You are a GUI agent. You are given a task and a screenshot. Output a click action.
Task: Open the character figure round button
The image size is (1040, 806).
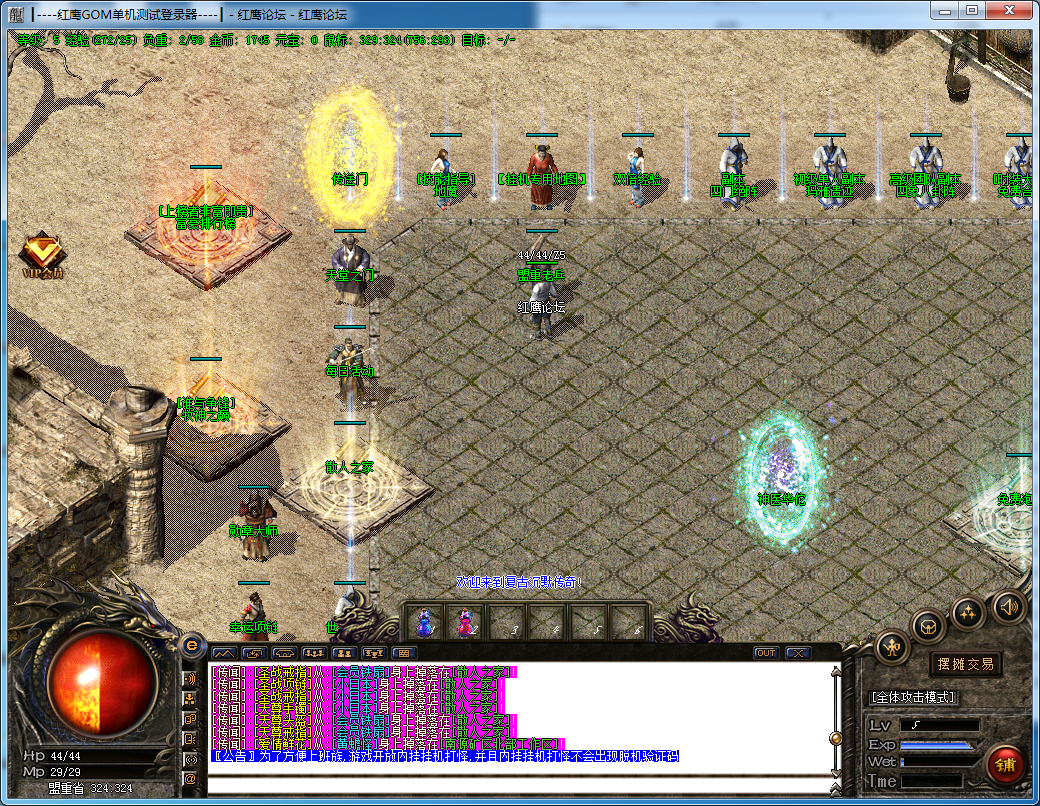891,648
